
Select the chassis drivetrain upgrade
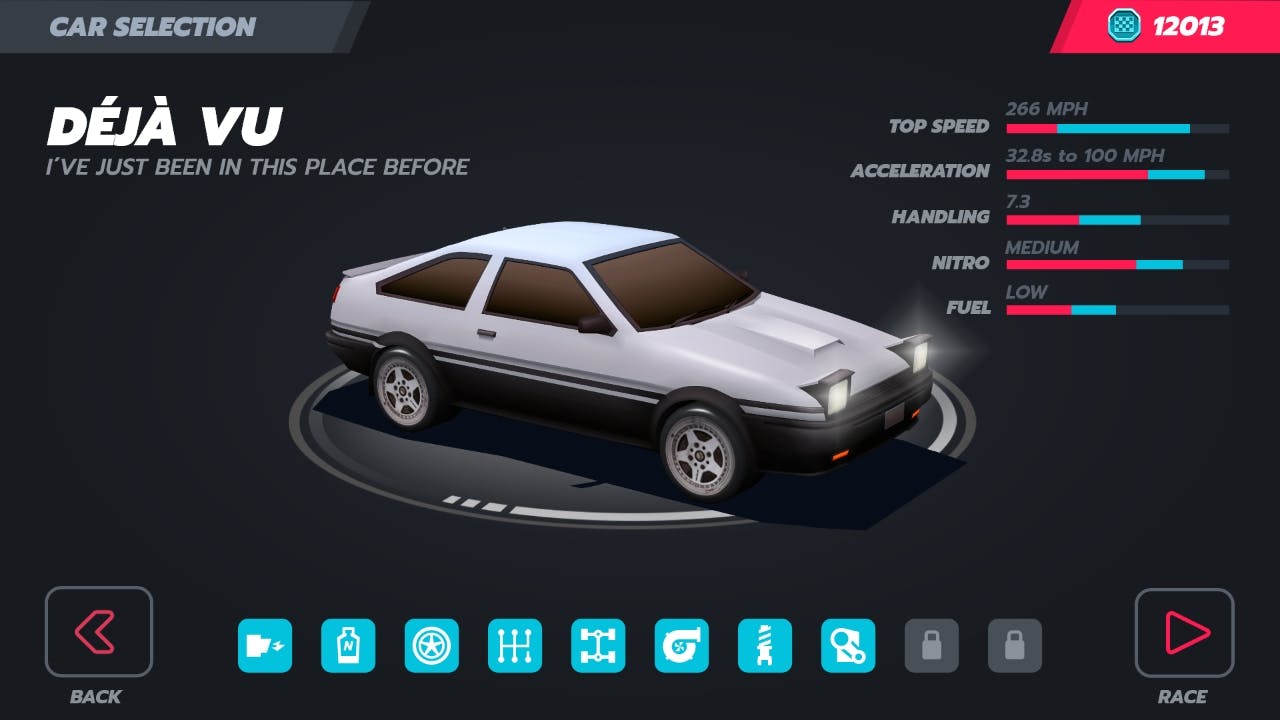(598, 646)
